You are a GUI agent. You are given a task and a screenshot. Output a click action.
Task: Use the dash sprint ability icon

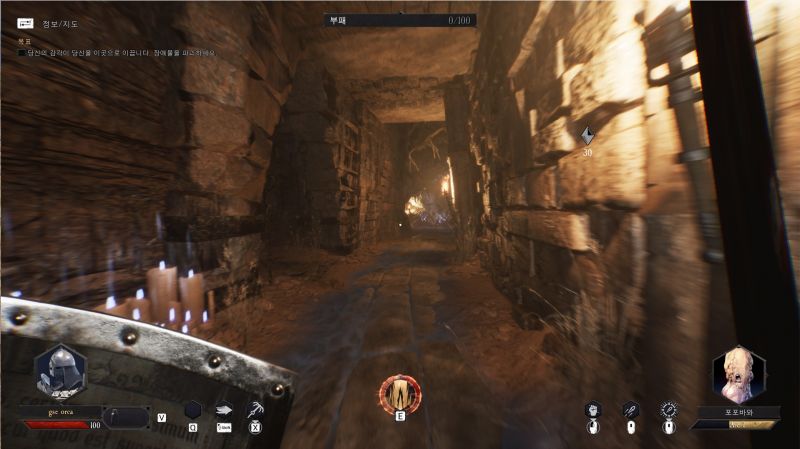[224, 409]
